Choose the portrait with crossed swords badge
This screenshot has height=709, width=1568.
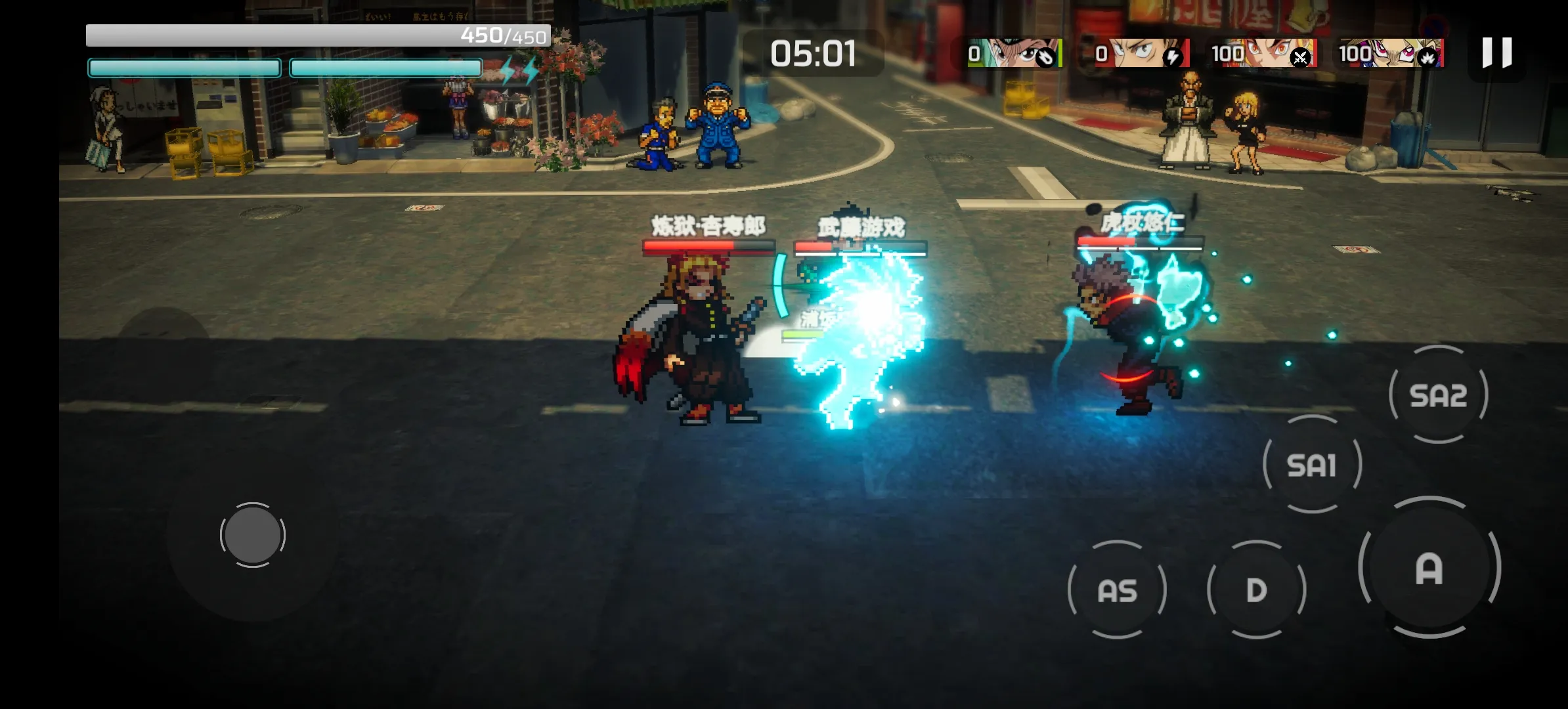pos(1264,53)
